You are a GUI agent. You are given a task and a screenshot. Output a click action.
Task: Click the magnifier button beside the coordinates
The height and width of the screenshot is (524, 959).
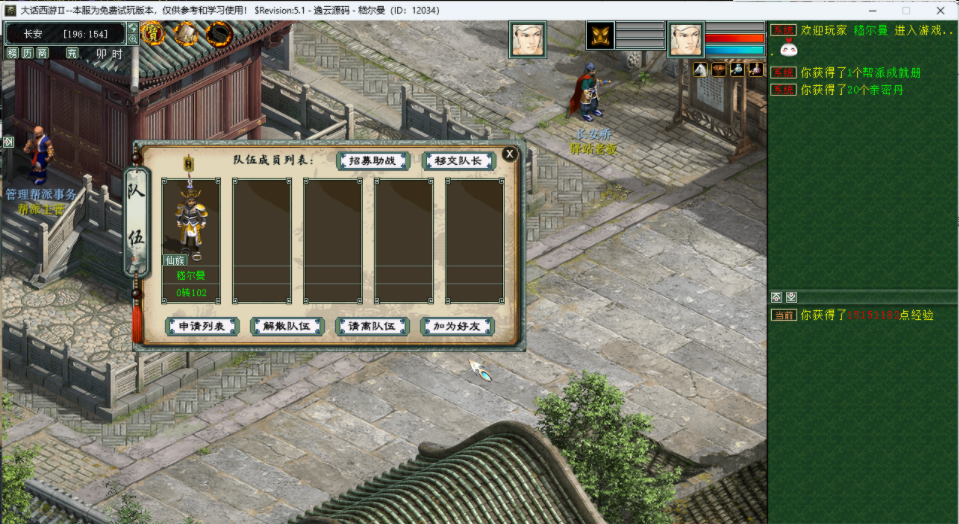coord(133,39)
